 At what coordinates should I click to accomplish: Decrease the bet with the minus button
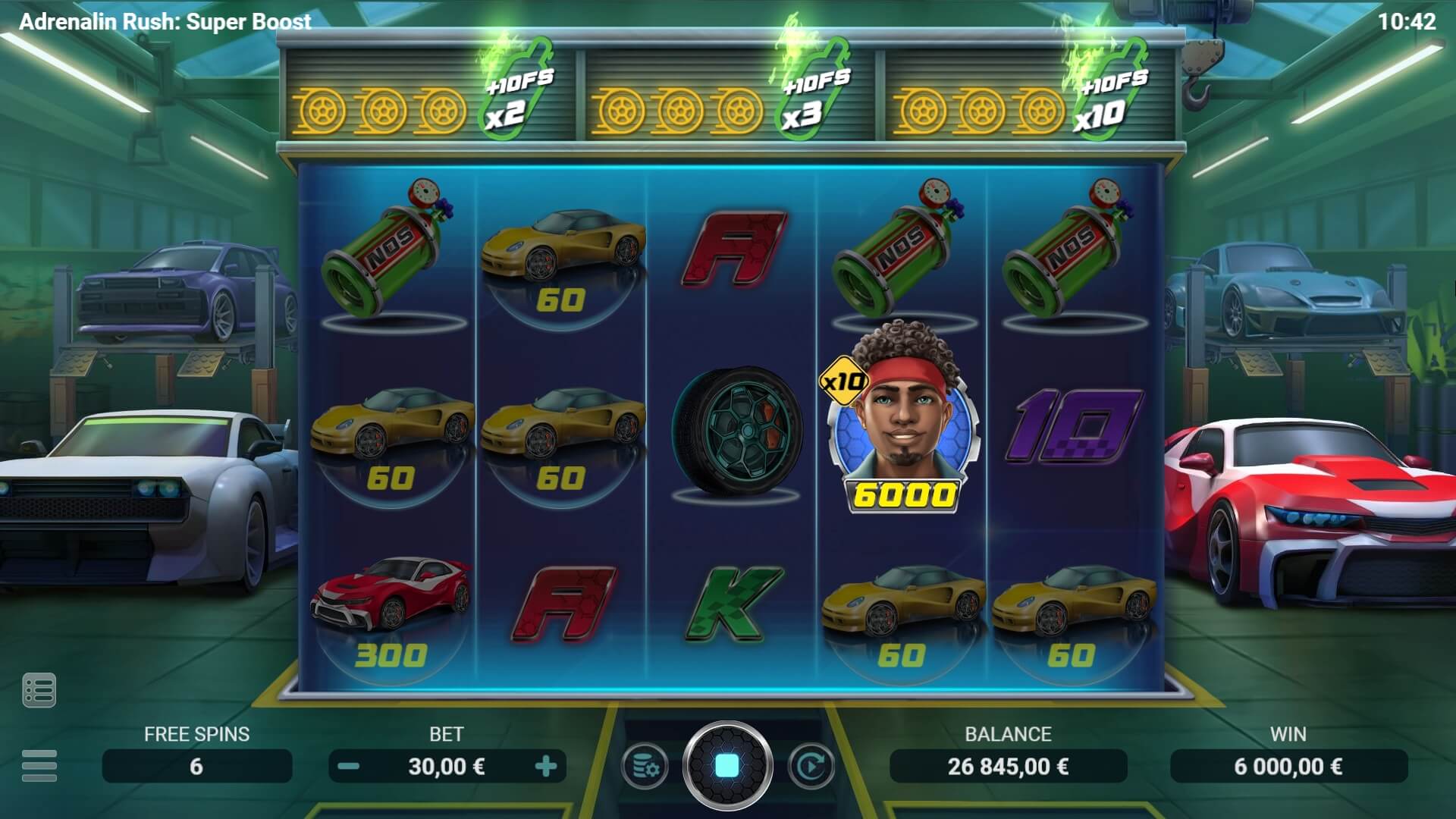pyautogui.click(x=348, y=767)
